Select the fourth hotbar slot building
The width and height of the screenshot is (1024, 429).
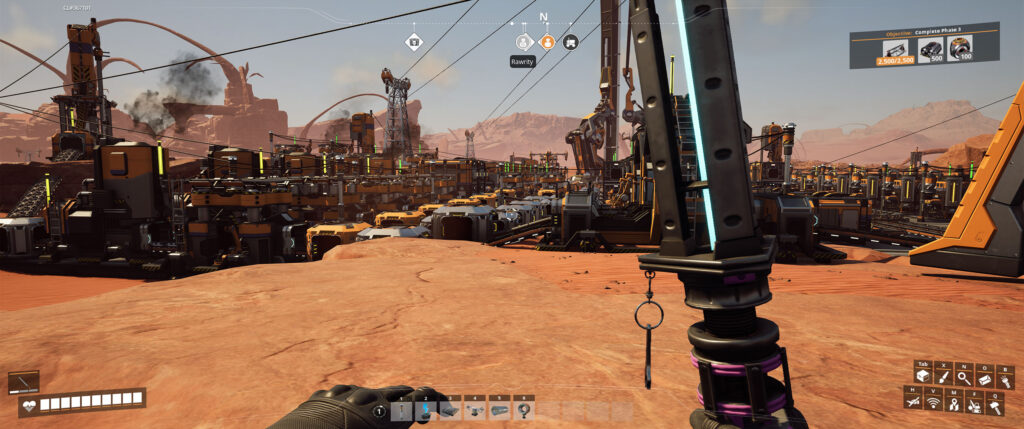pyautogui.click(x=475, y=409)
